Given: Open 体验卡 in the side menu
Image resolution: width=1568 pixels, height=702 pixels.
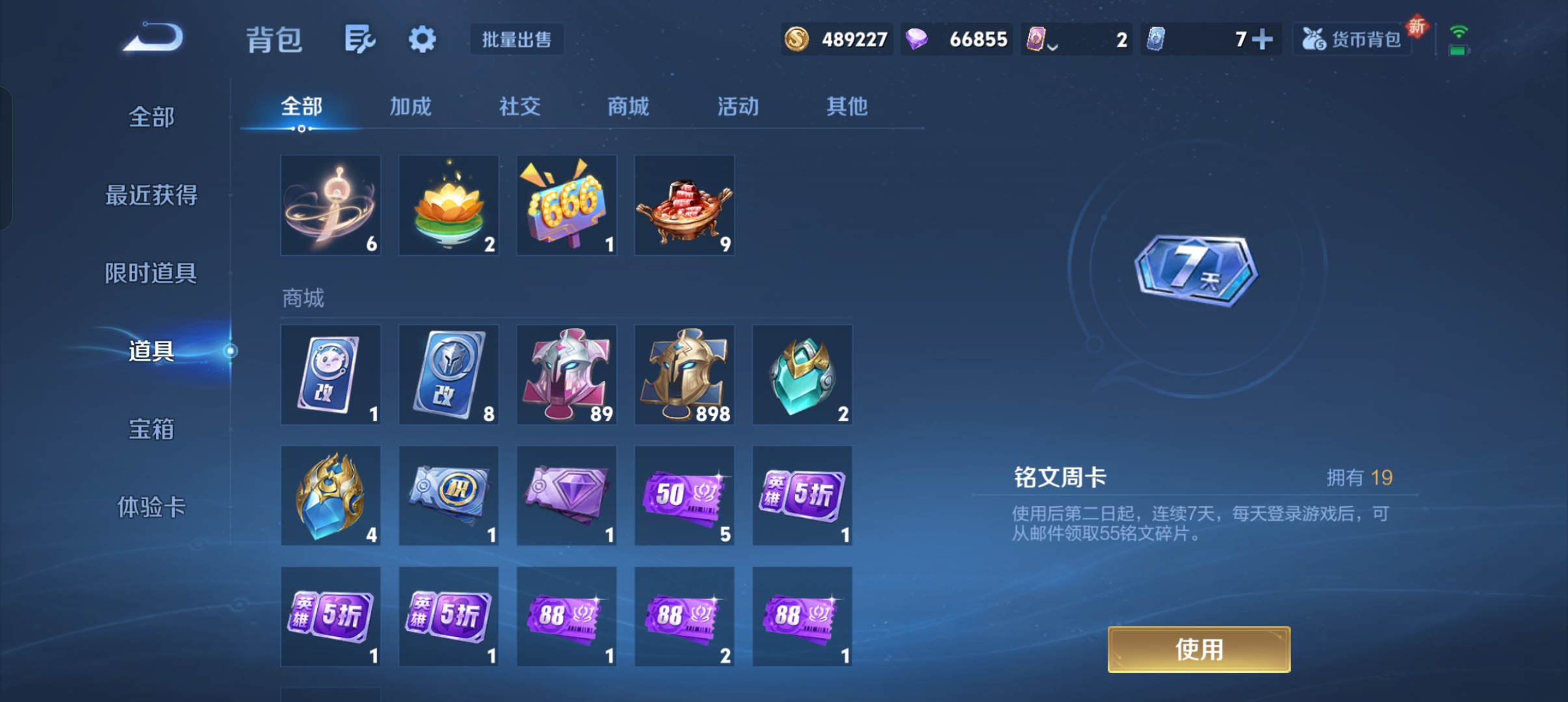Looking at the screenshot, I should [x=151, y=507].
